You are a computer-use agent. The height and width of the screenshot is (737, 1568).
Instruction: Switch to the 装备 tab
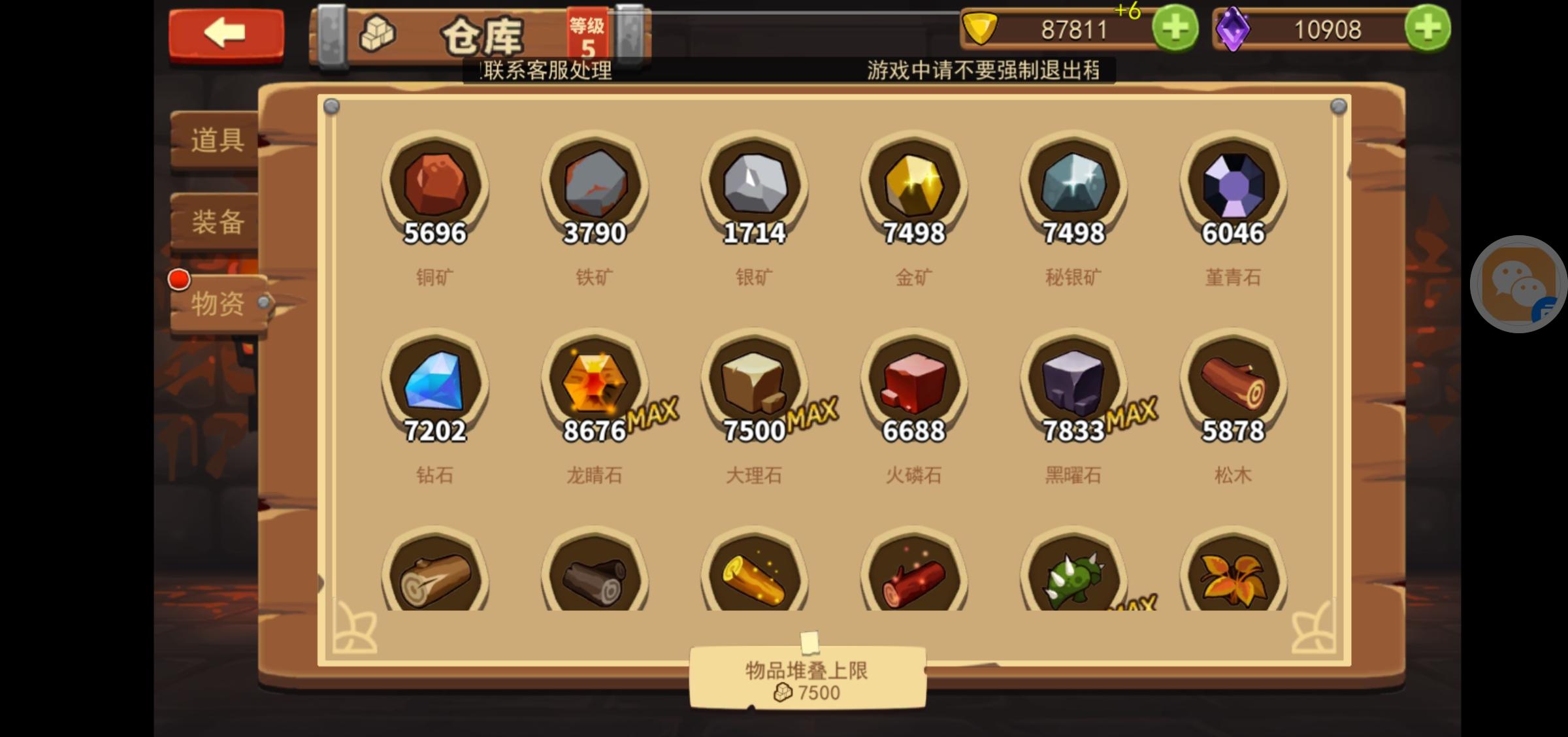[x=216, y=222]
